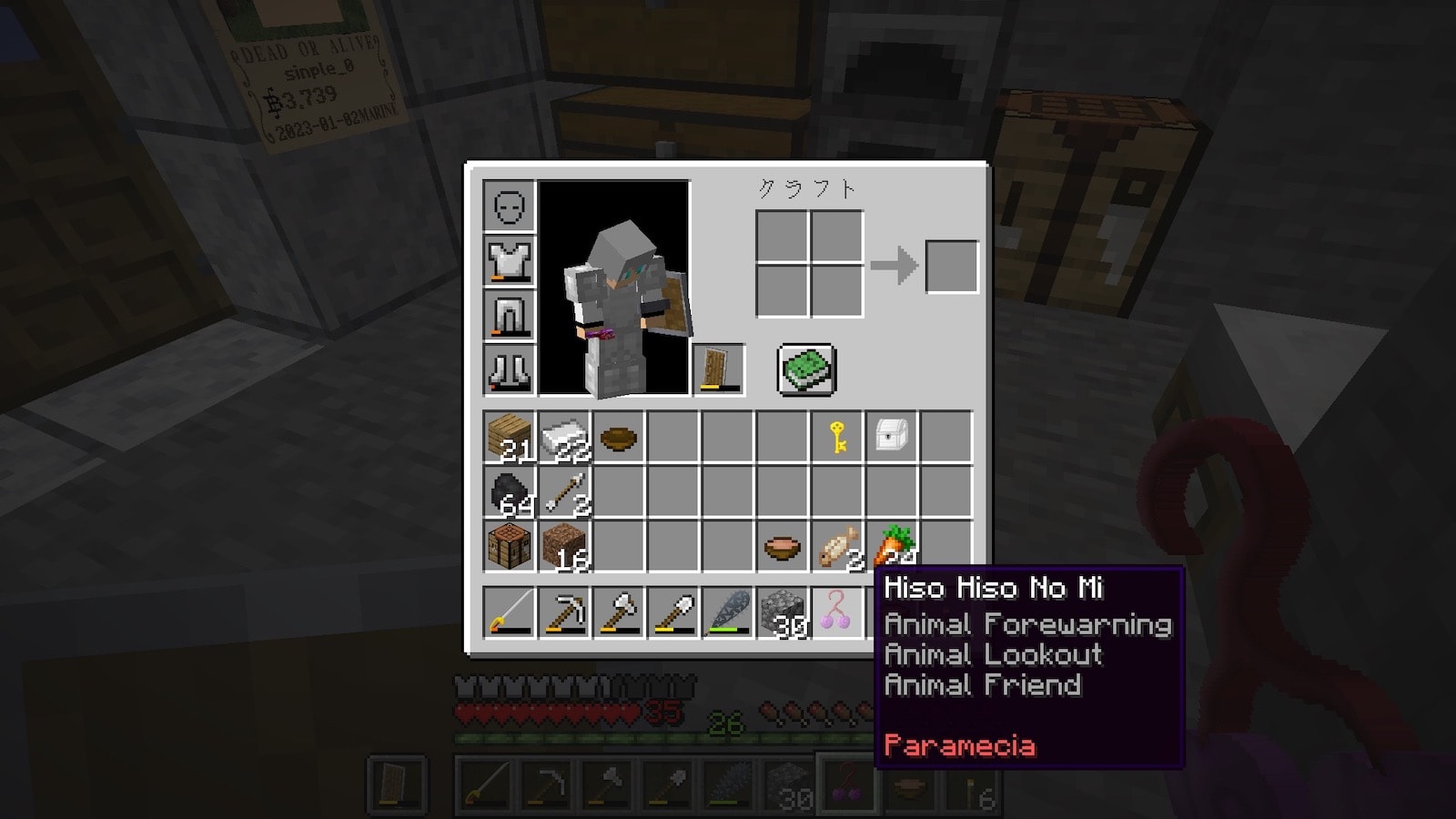Screen dimensions: 1456x819
Task: Select the iron chestplate armor slot
Action: pyautogui.click(x=510, y=261)
